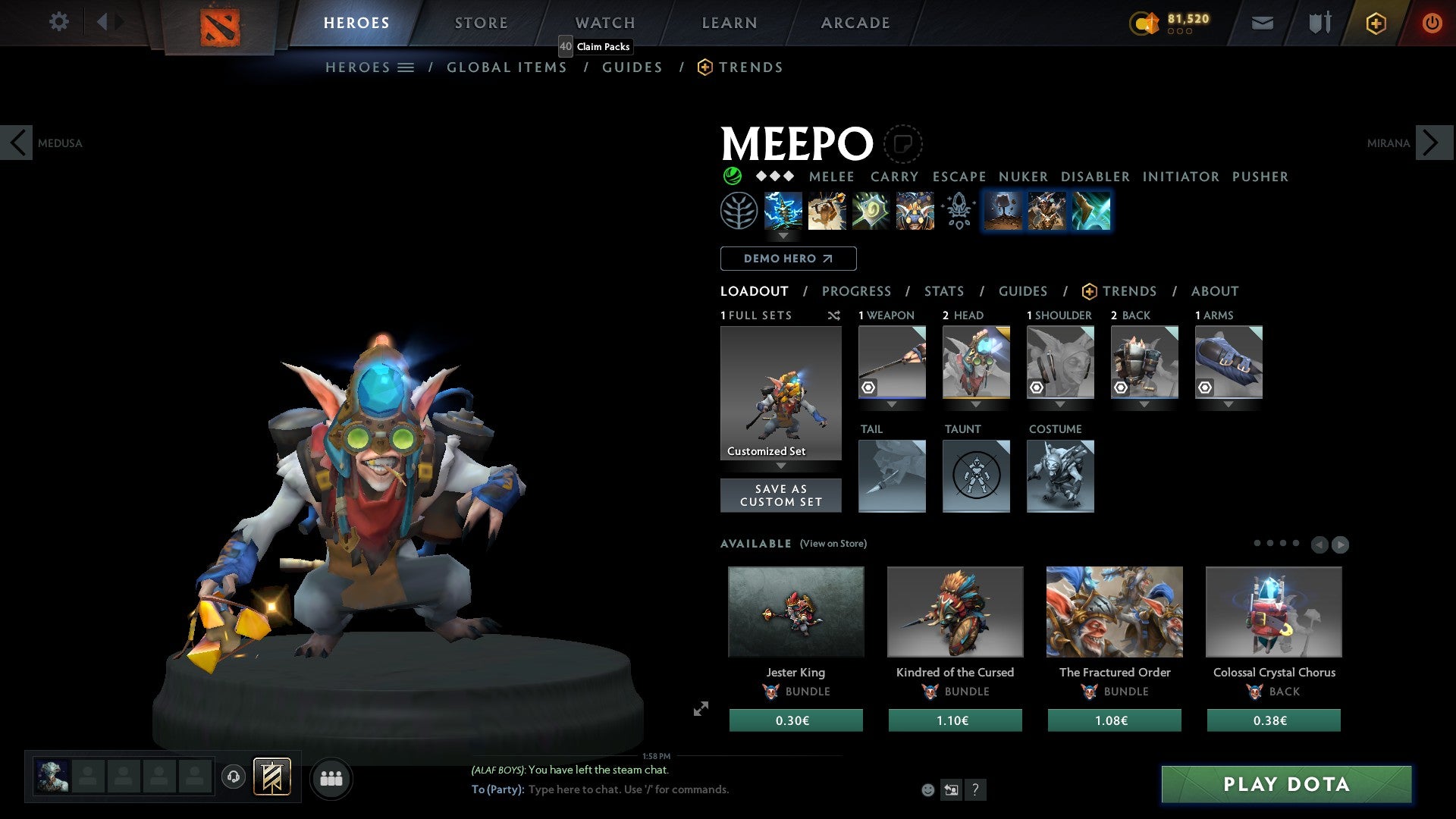Click the power/exit icon in top right corner
This screenshot has width=1456, height=819.
click(1432, 23)
